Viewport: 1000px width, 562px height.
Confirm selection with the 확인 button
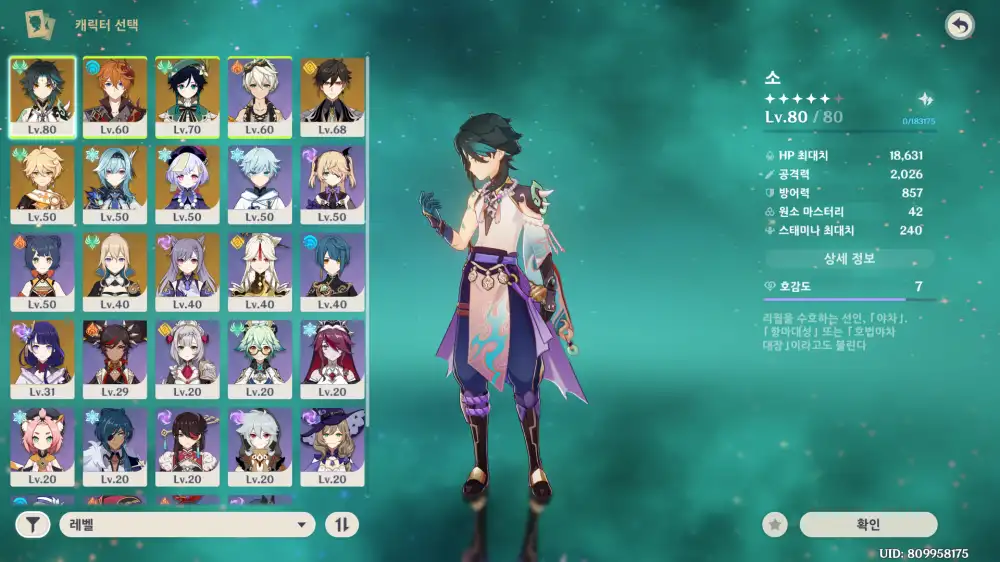click(x=868, y=525)
